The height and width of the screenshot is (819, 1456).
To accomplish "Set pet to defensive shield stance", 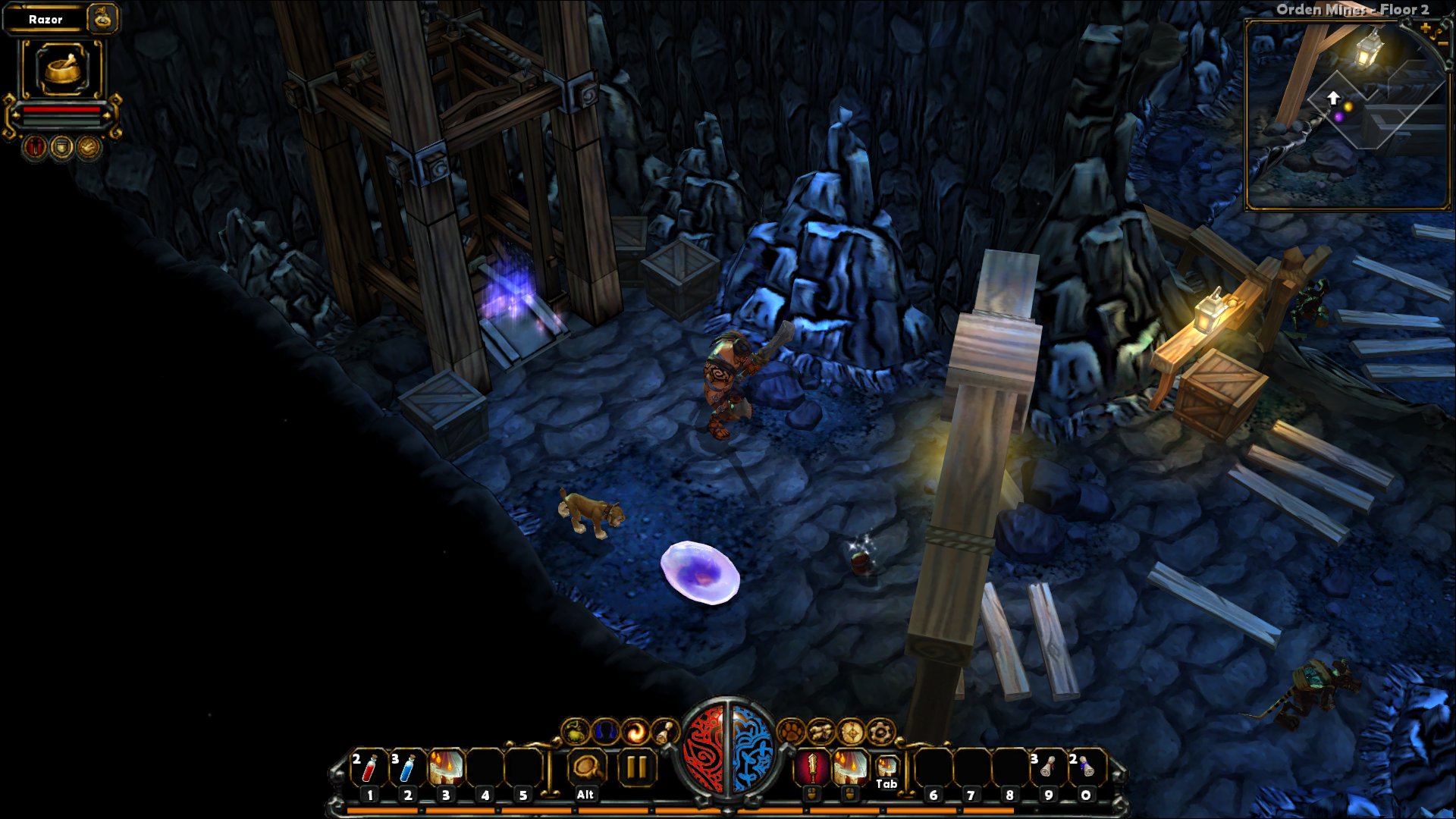I will click(x=61, y=146).
